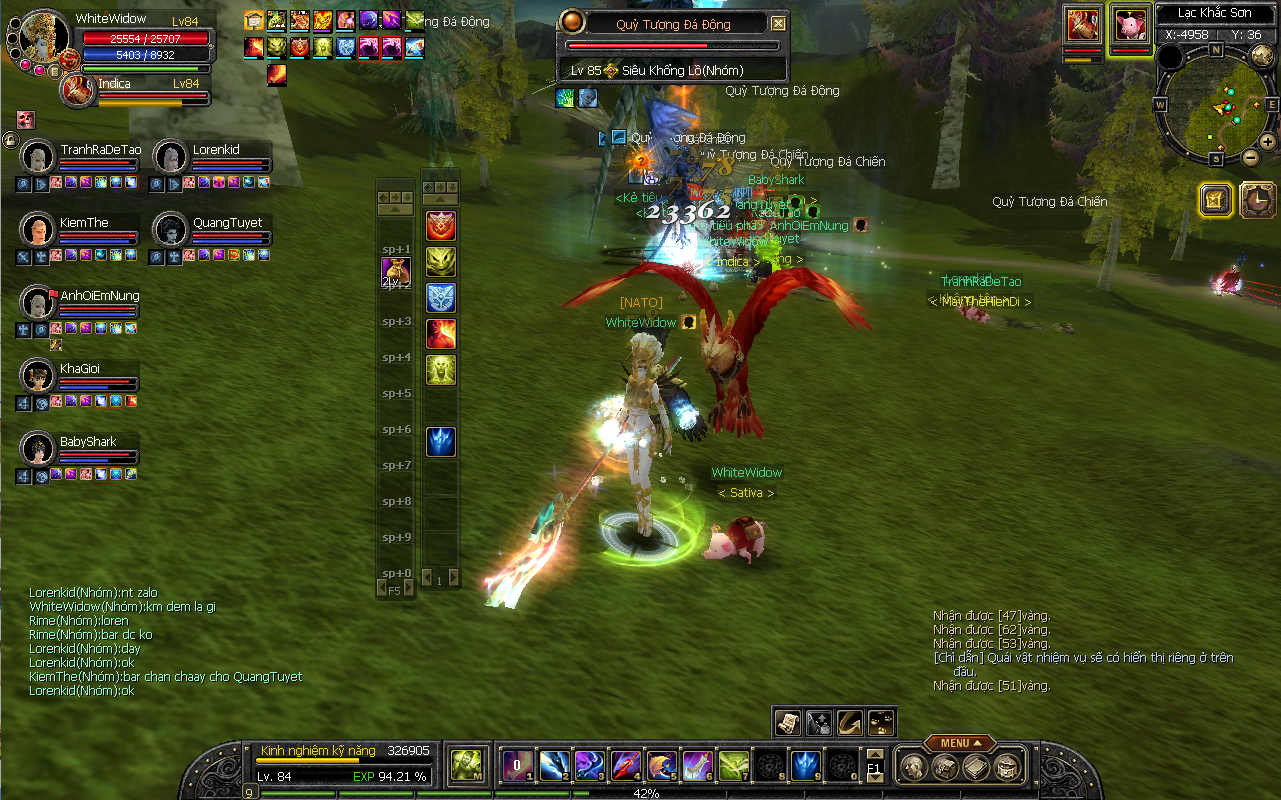Viewport: 1281px width, 800px height.
Task: Open the golden treasure chest icon
Action: [x=1215, y=200]
